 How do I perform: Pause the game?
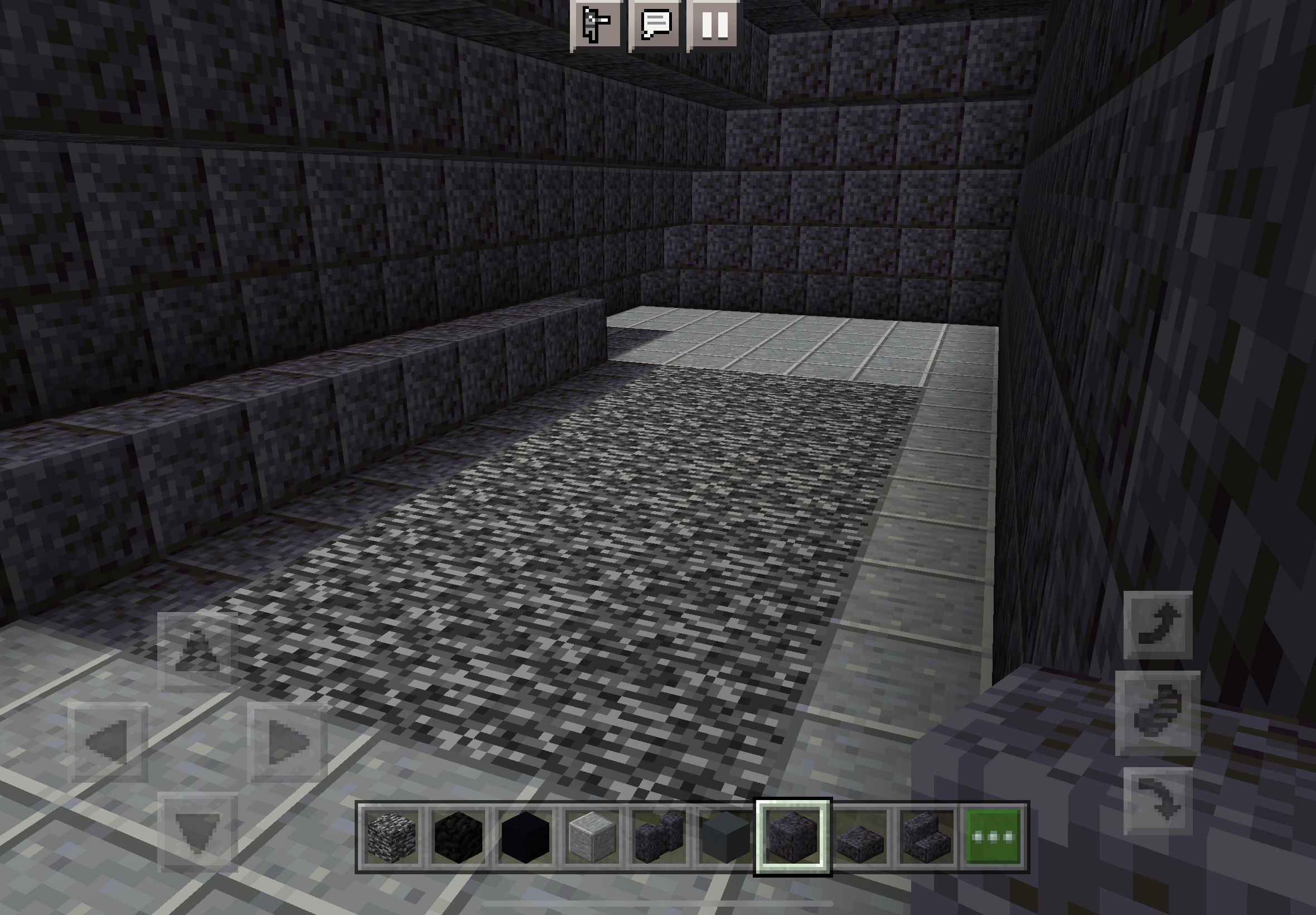click(715, 24)
